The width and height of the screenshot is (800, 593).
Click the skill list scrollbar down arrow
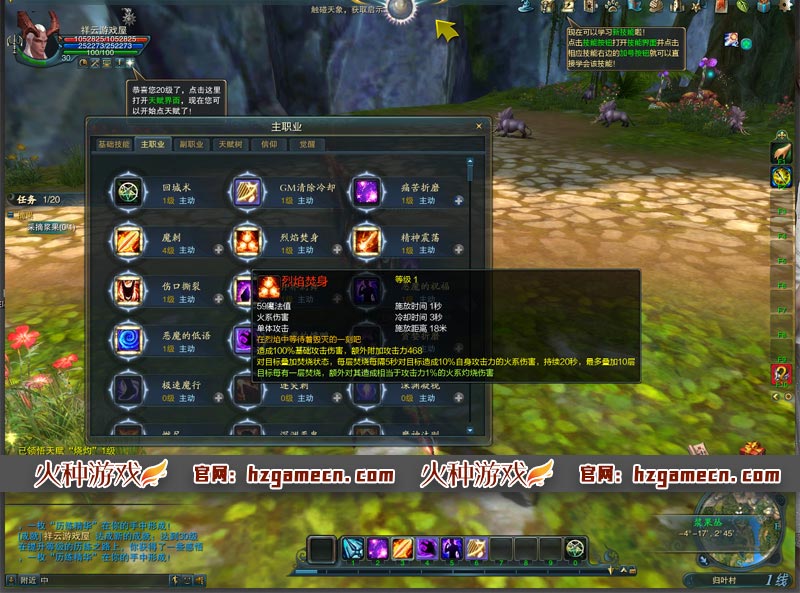[x=470, y=430]
